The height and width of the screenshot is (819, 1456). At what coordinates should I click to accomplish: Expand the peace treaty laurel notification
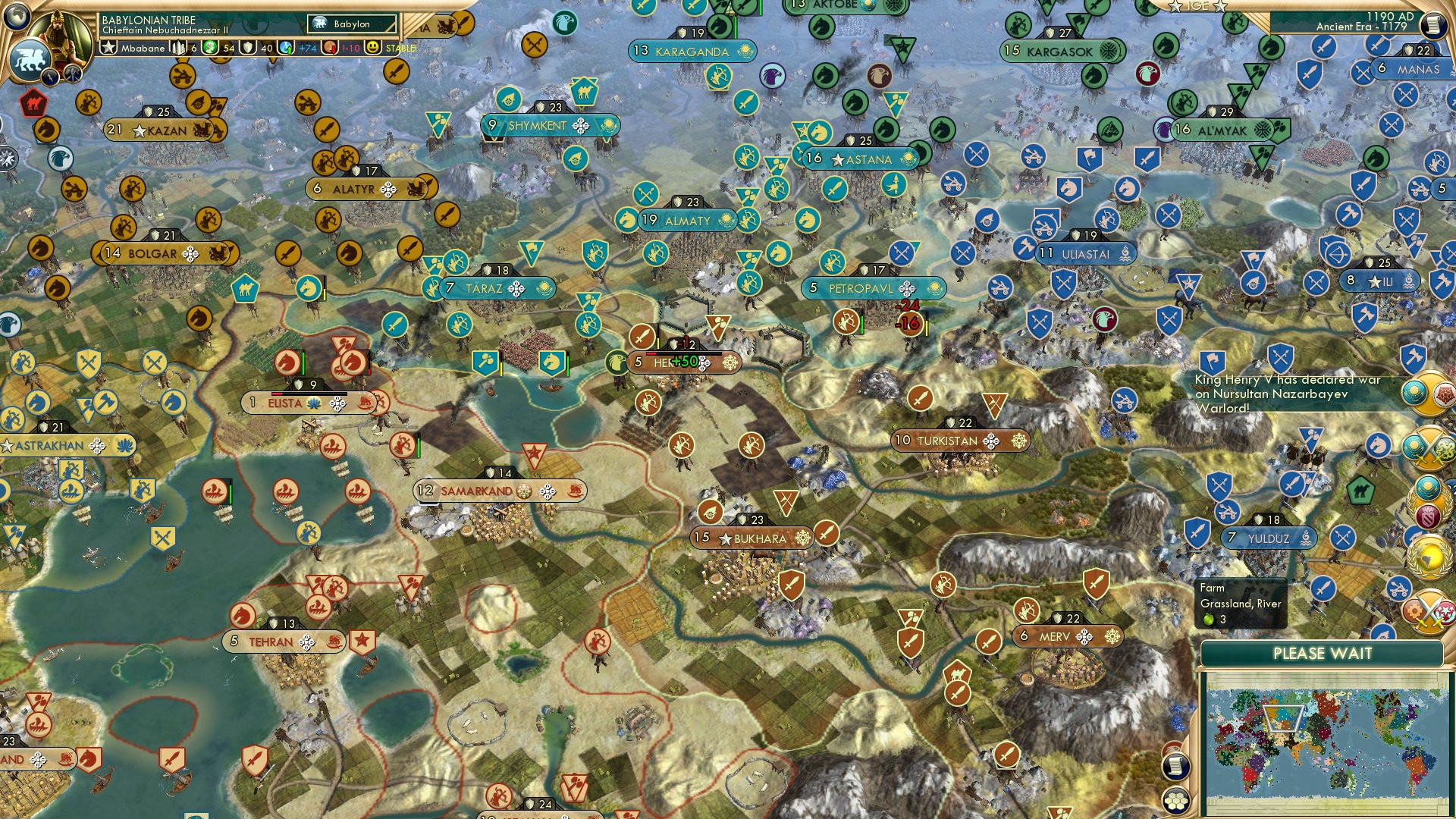pos(1426,503)
